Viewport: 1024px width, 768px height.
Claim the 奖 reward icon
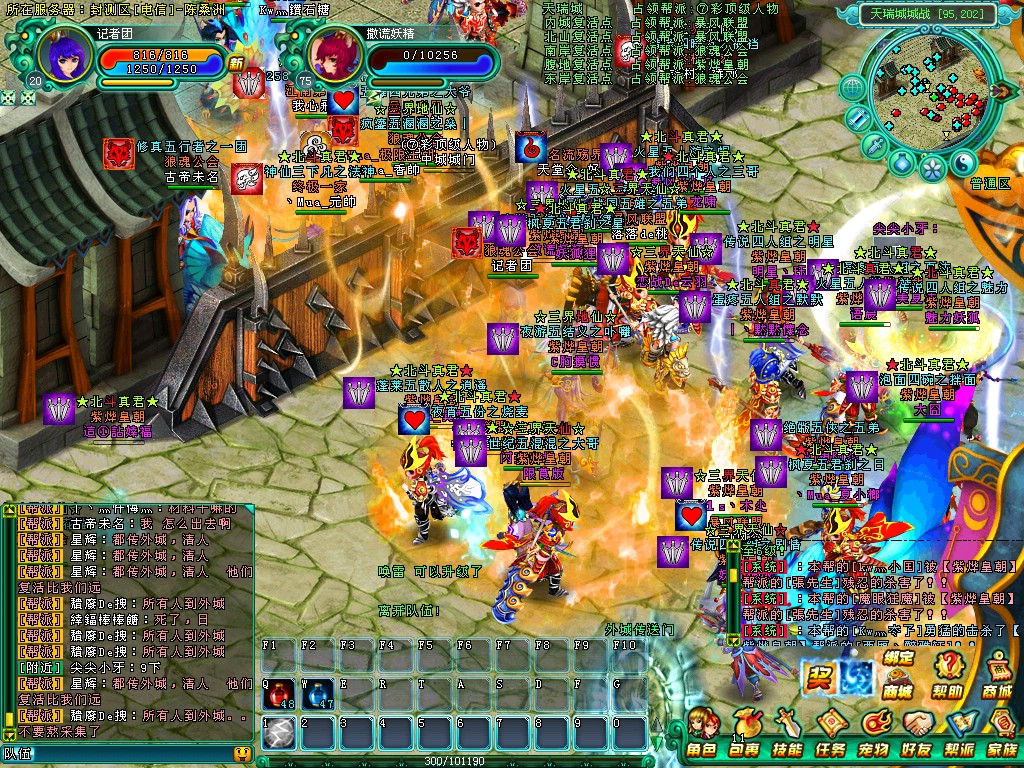pyautogui.click(x=819, y=677)
